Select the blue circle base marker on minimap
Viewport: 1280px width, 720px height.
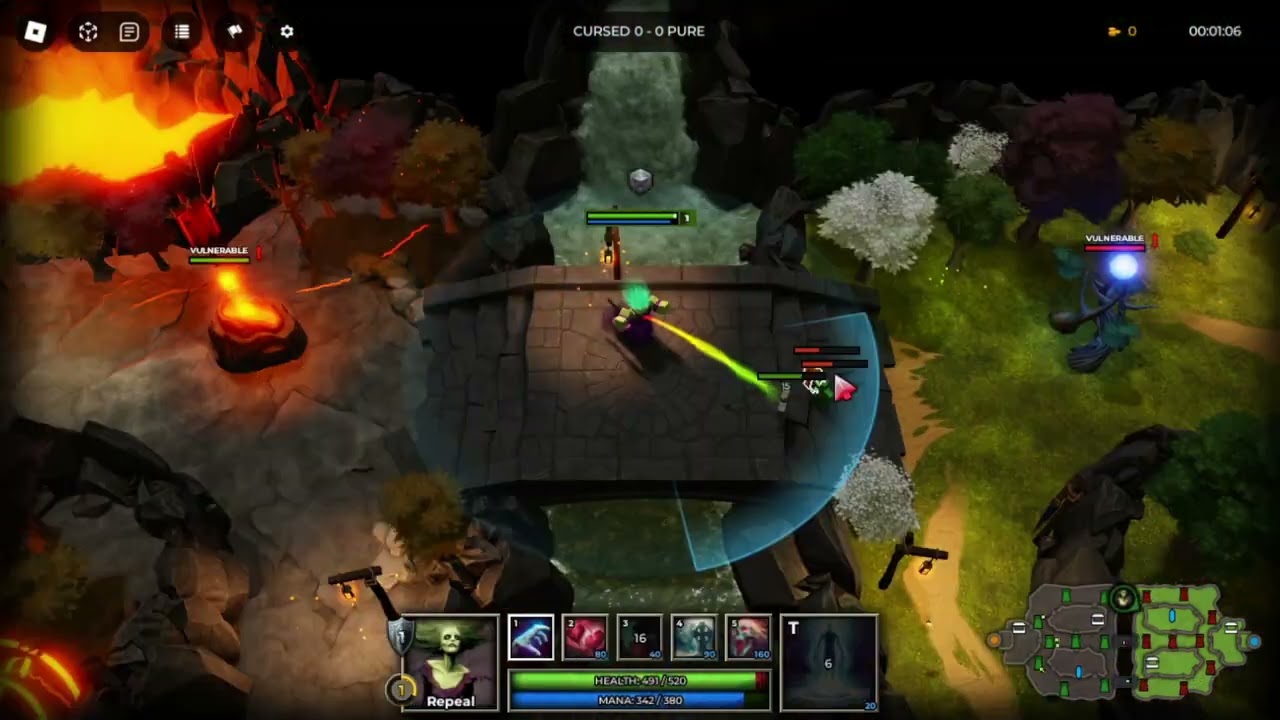click(x=1254, y=641)
